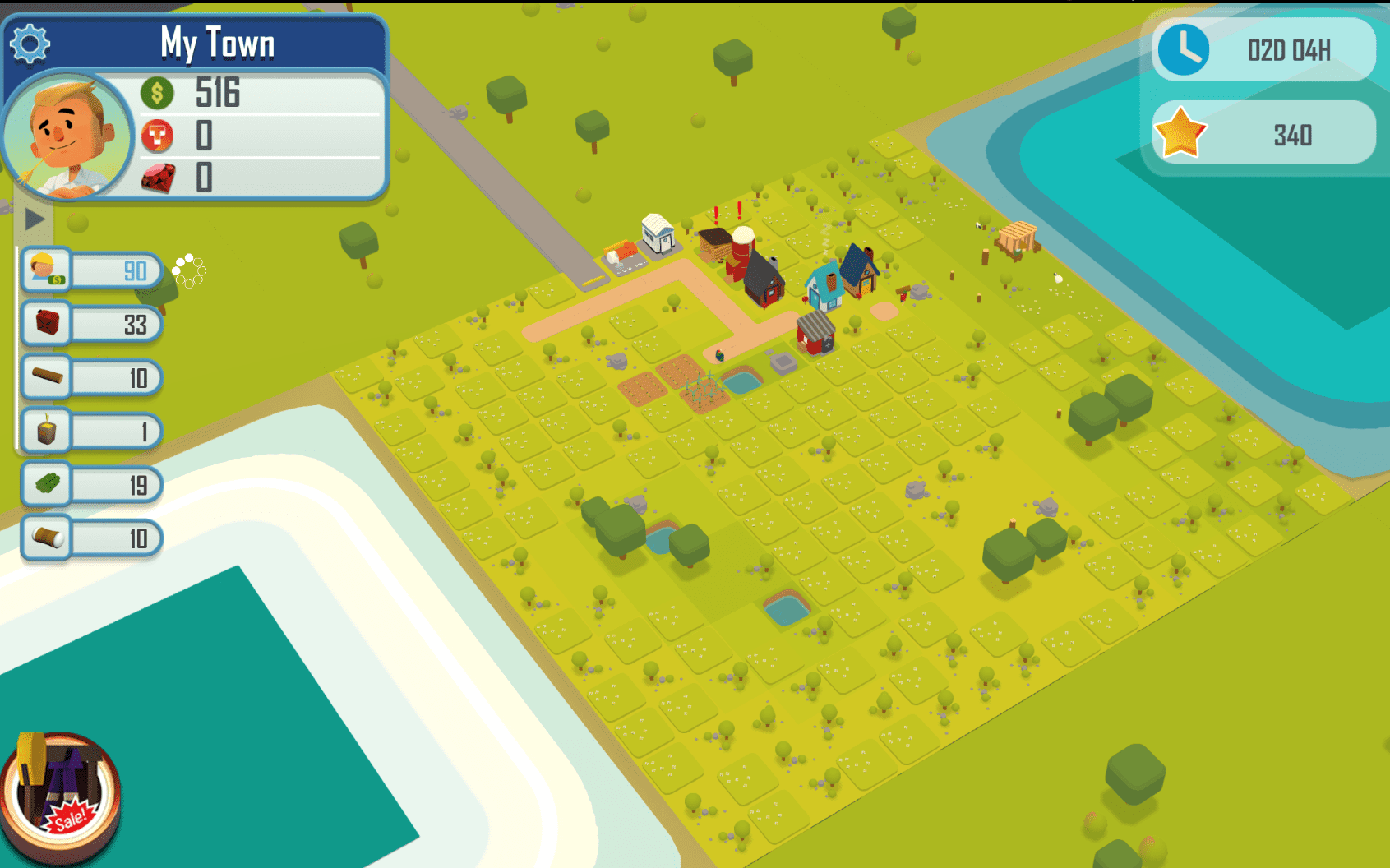Viewport: 1390px width, 868px height.
Task: Click the gold star rating icon
Action: [x=1180, y=133]
